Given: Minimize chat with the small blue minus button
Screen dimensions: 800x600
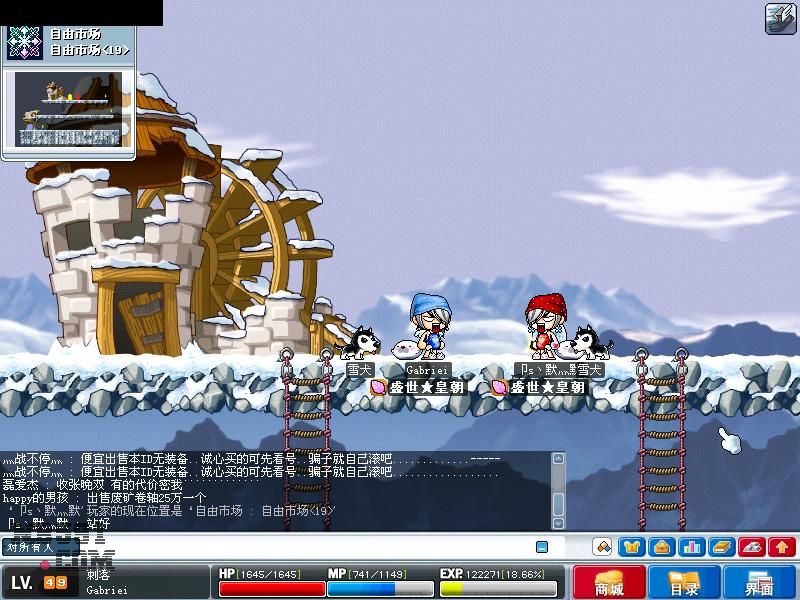Looking at the screenshot, I should (542, 547).
